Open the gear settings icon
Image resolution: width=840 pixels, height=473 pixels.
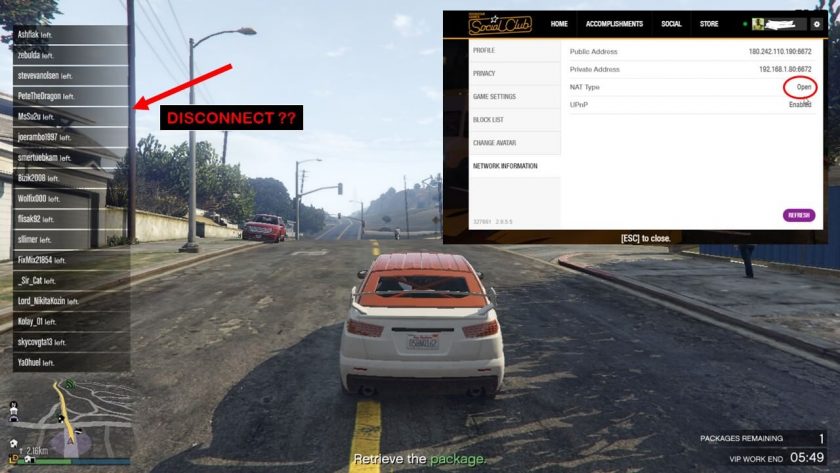pos(816,24)
